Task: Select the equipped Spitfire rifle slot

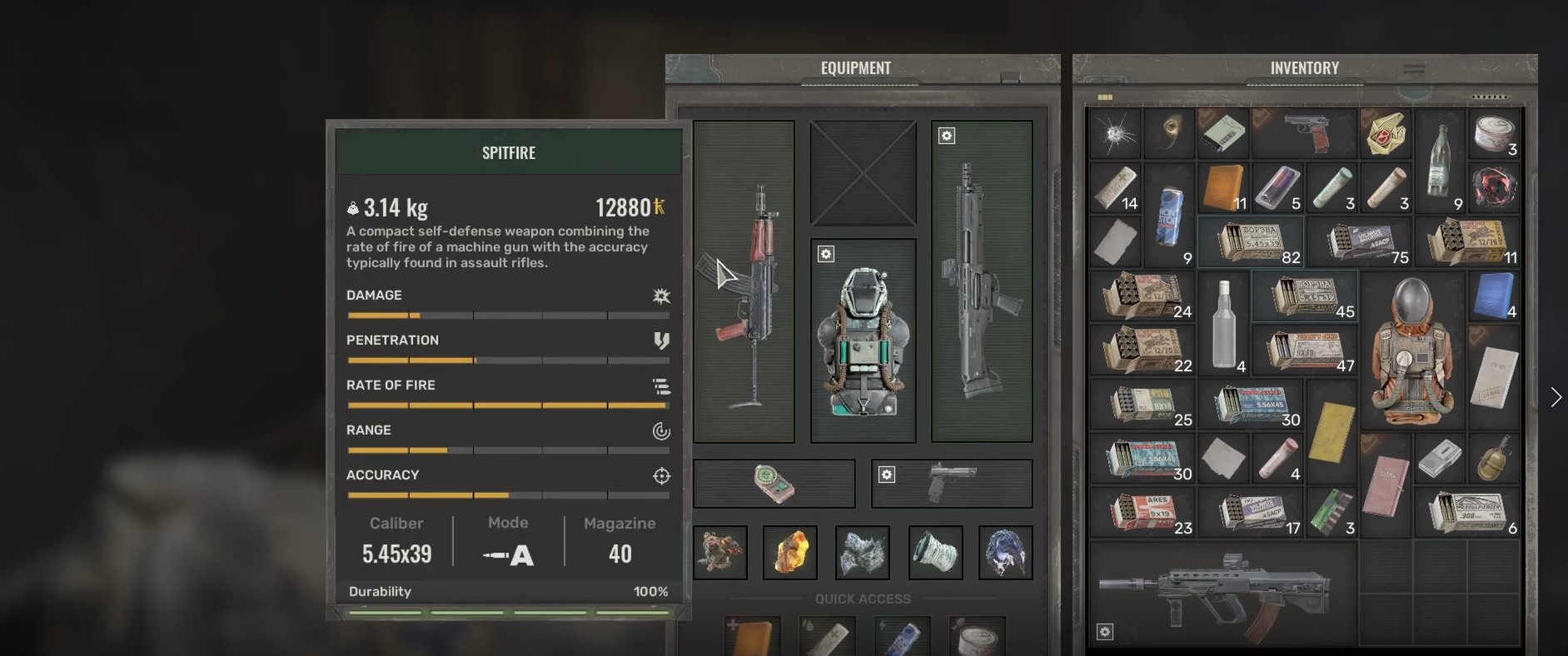Action: pos(744,281)
